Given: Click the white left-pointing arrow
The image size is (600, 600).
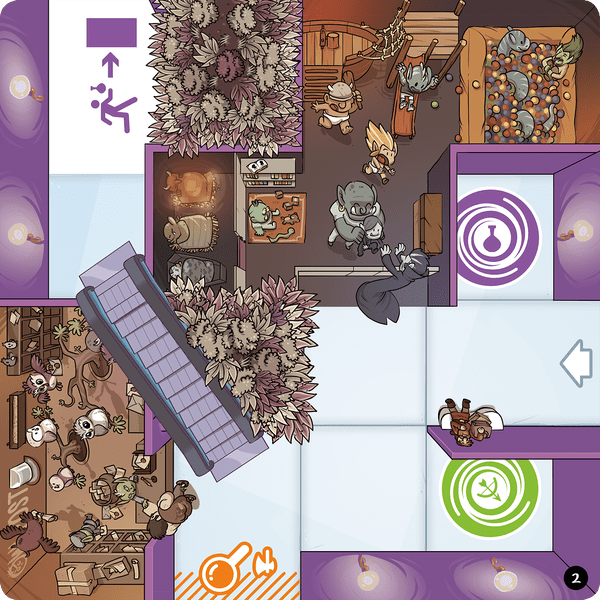Looking at the screenshot, I should pyautogui.click(x=576, y=363).
